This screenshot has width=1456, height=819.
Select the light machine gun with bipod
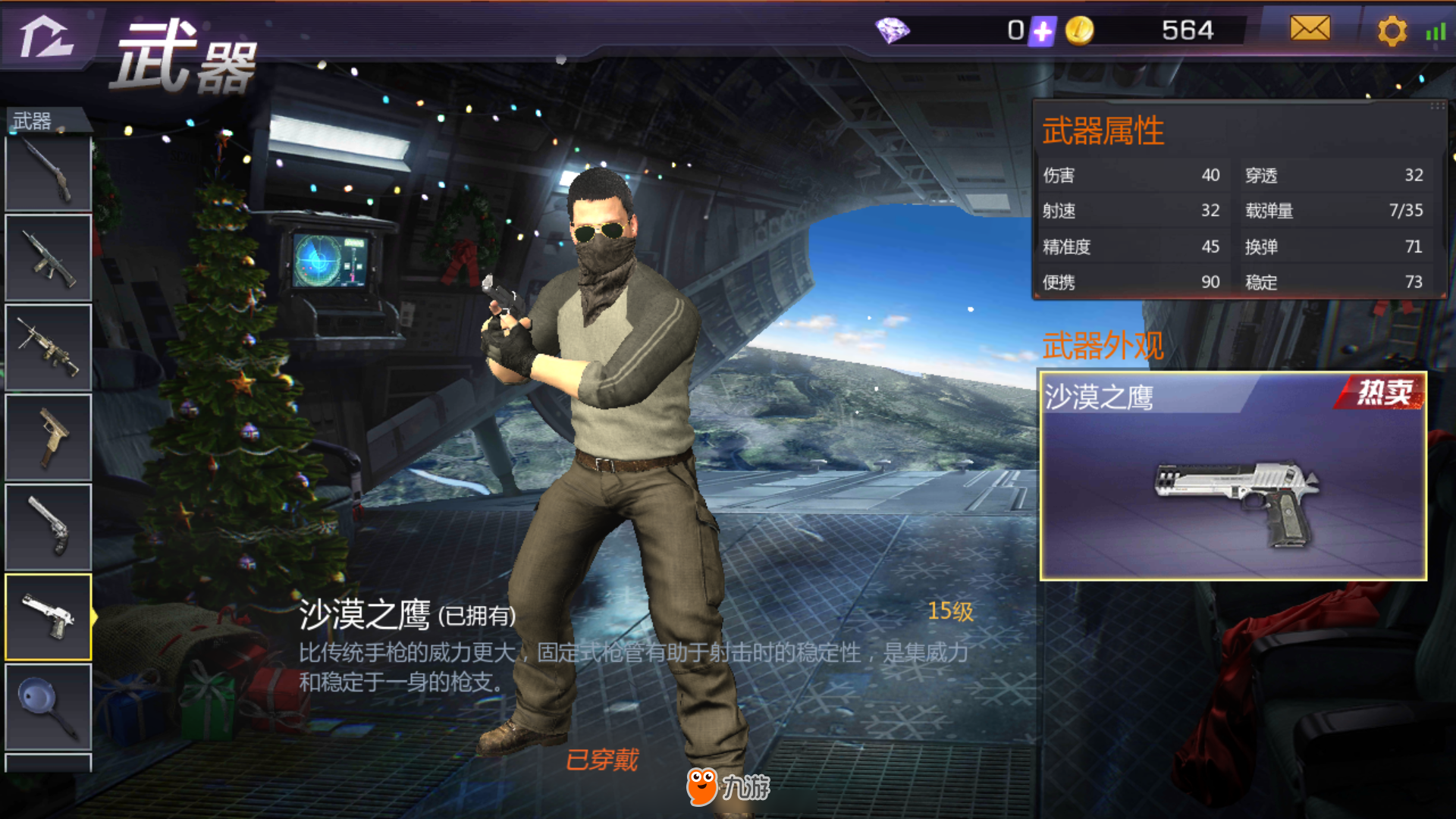click(x=49, y=347)
